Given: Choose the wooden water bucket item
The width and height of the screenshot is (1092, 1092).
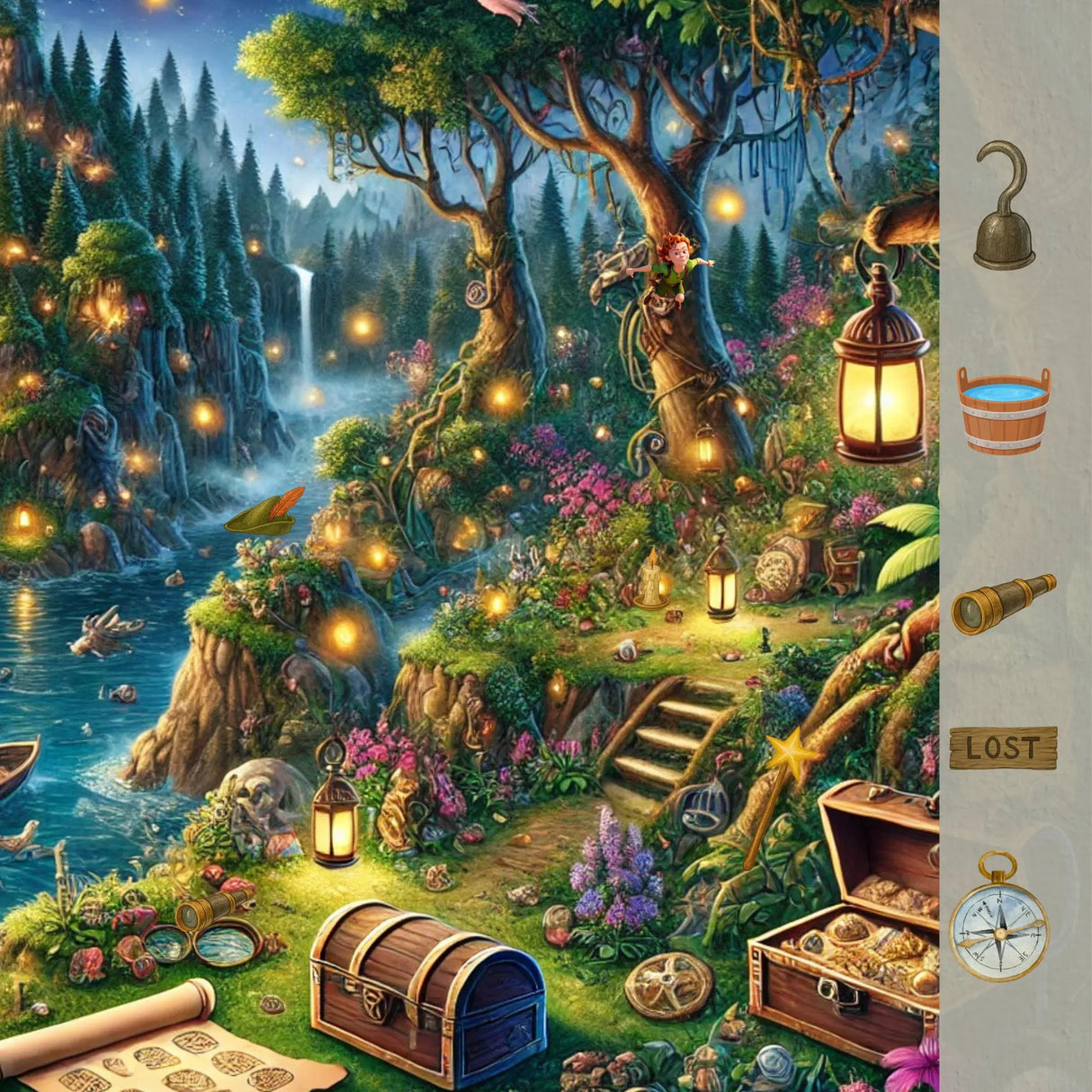Looking at the screenshot, I should tap(1003, 409).
